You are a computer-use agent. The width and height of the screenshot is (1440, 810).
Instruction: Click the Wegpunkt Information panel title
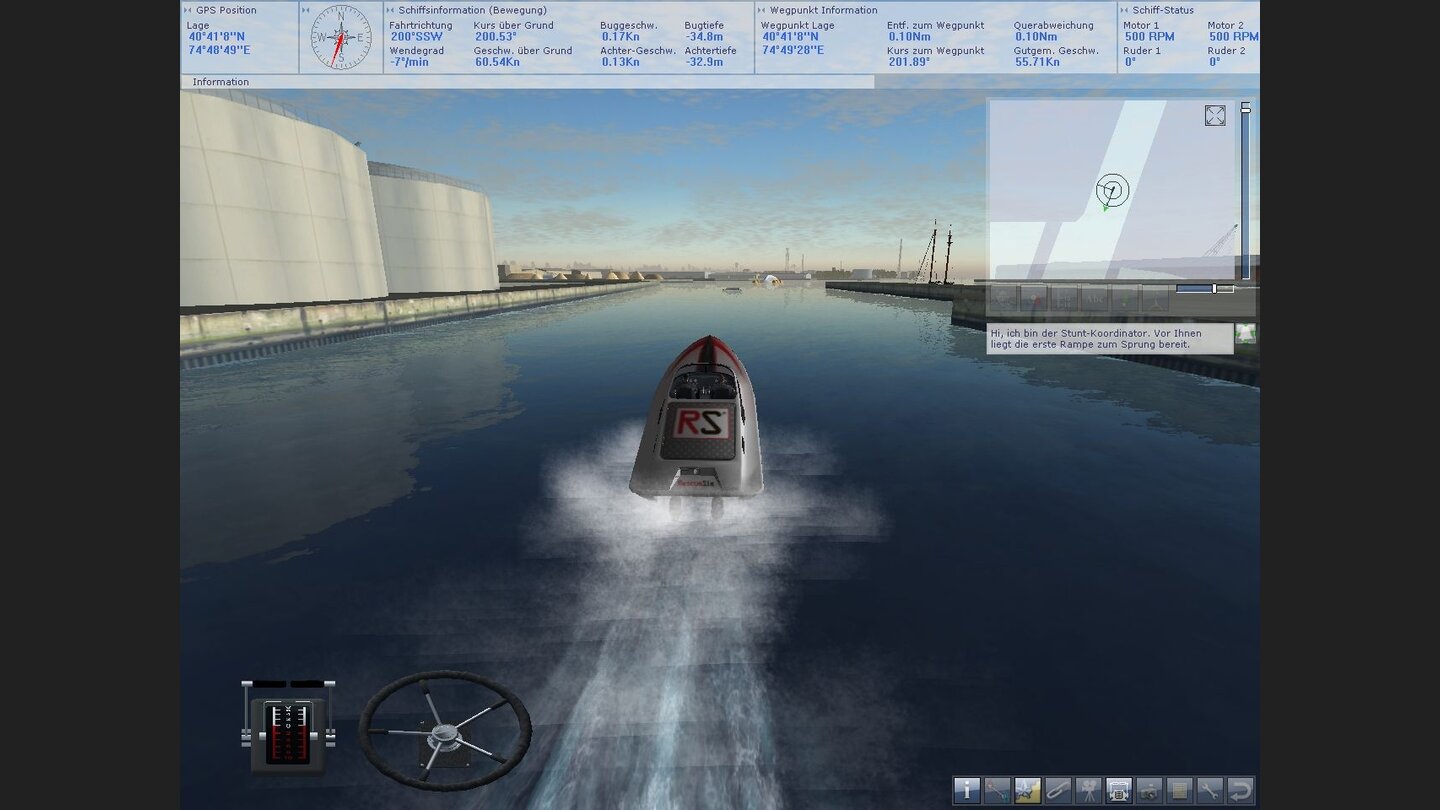[820, 9]
